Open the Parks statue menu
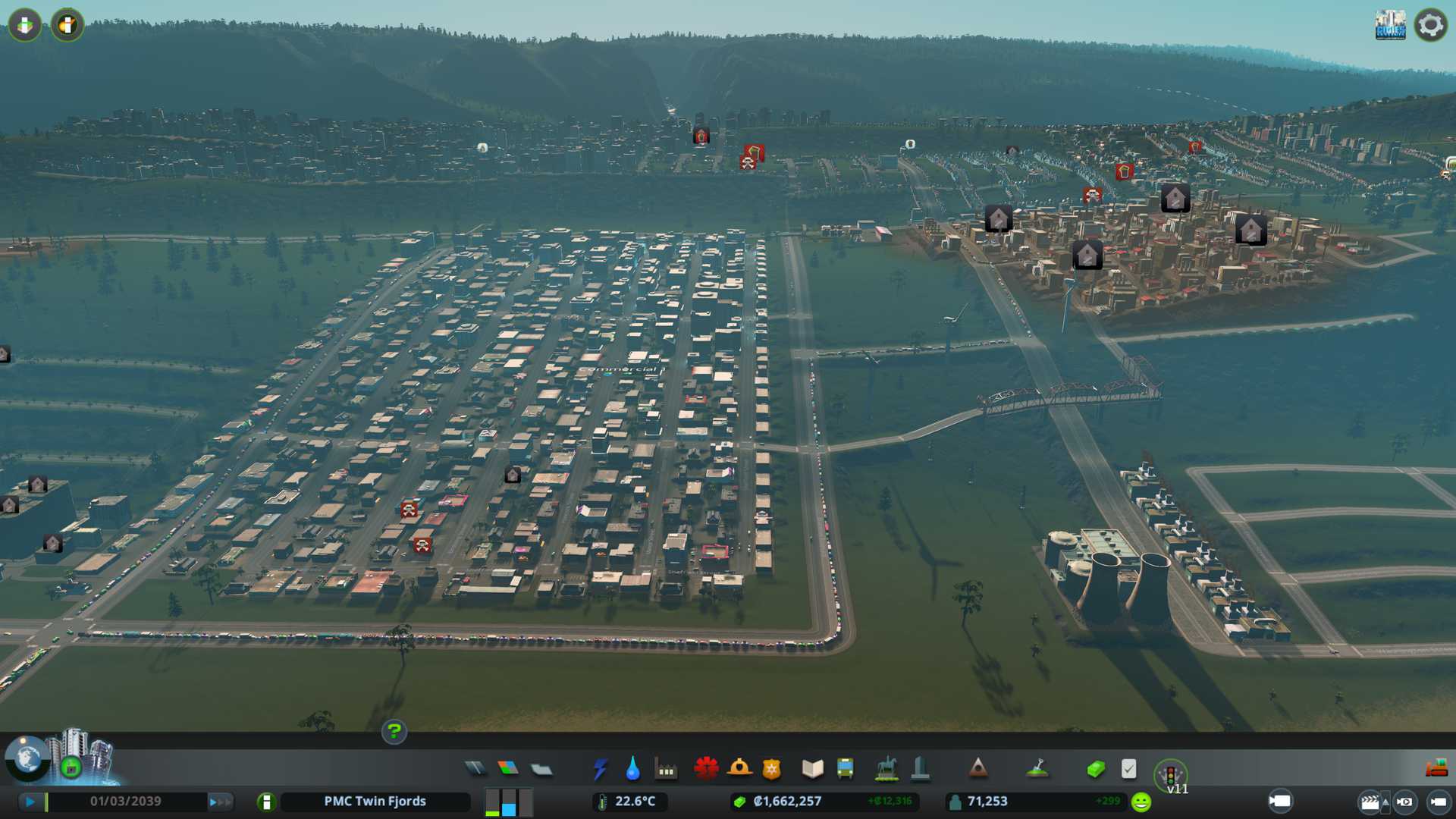 (x=886, y=769)
